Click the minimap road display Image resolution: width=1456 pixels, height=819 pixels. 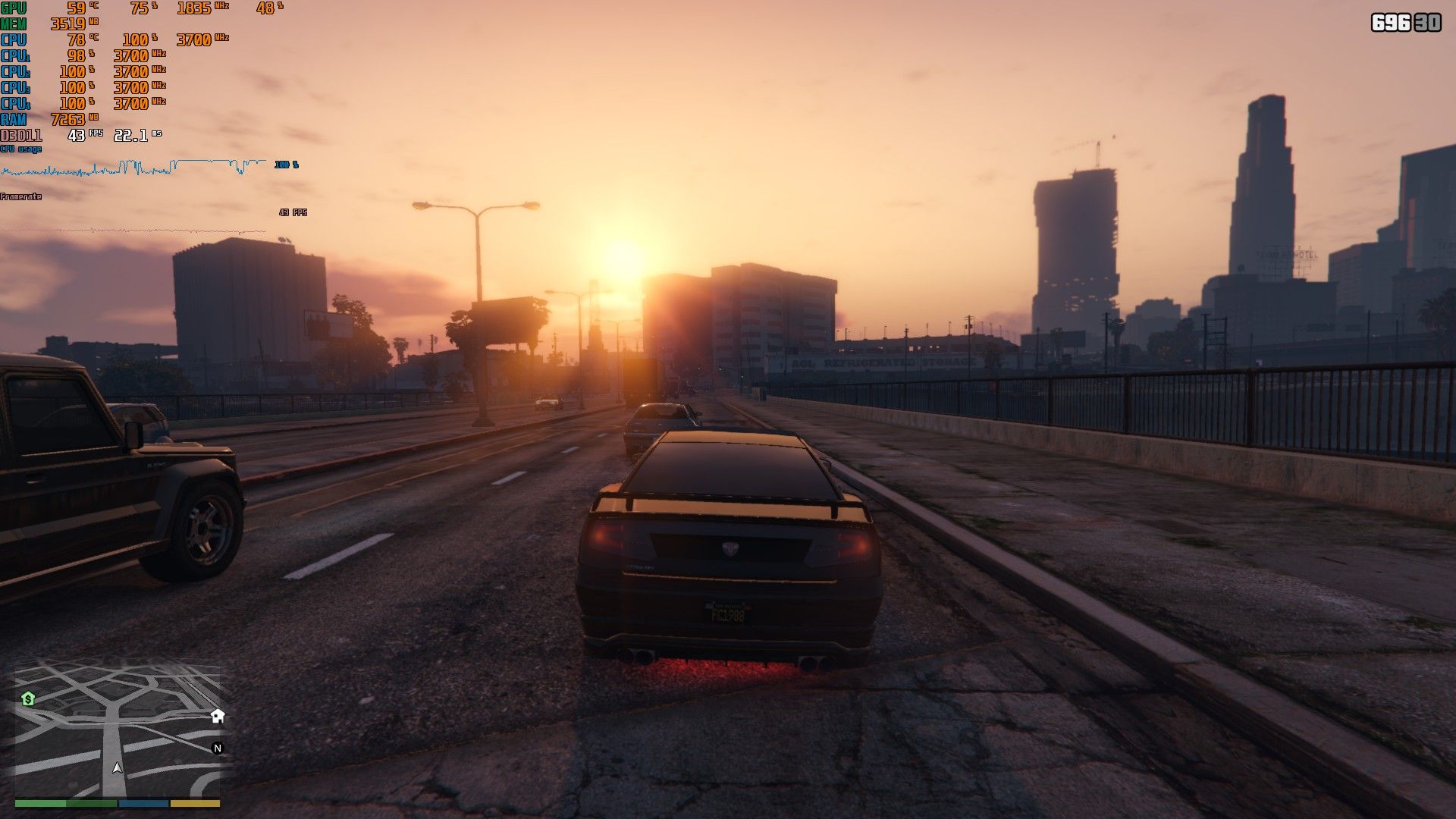click(118, 728)
